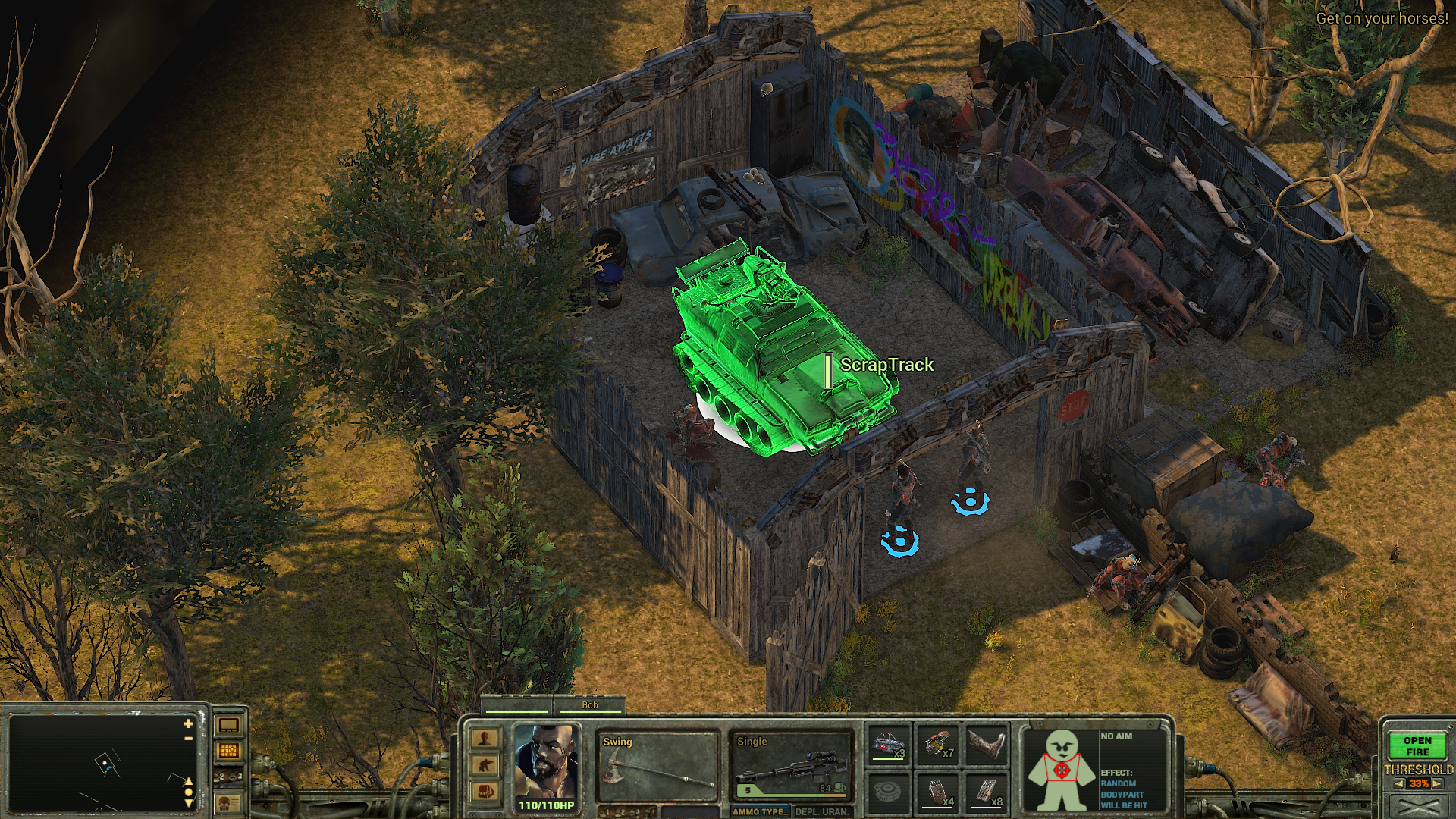1456x819 pixels.
Task: Switch to Bob's squad tab
Action: pyautogui.click(x=589, y=705)
